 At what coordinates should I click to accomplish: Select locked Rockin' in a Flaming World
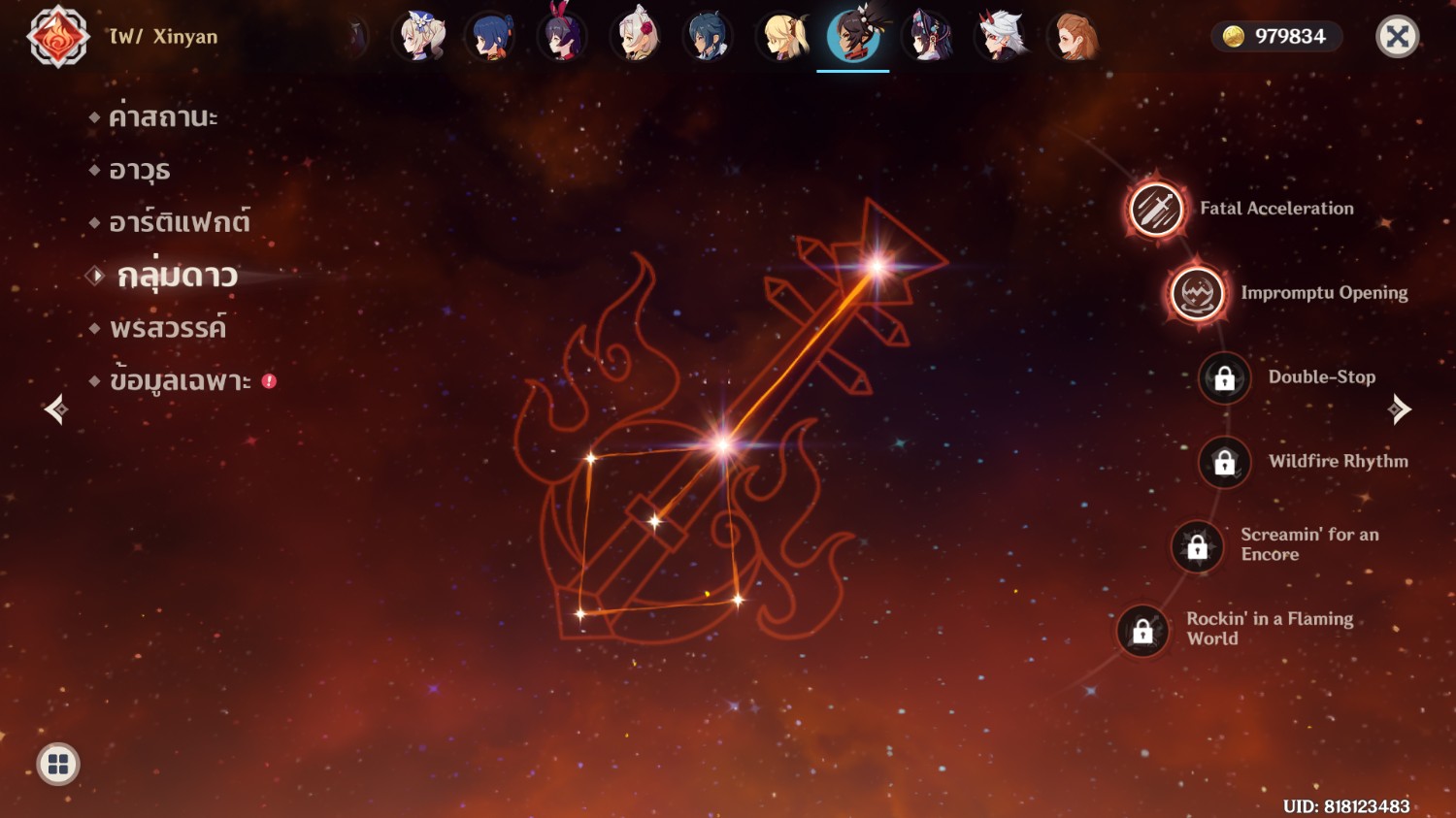click(1142, 631)
